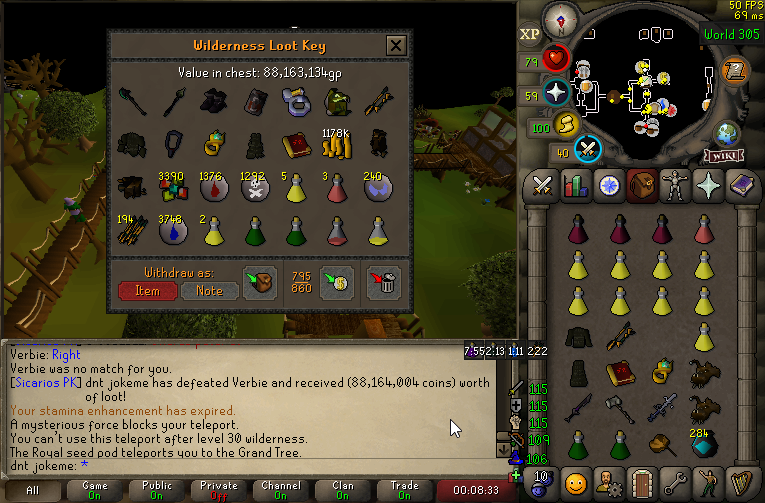Viewport: 765px width, 503px height.
Task: Activate the special attack orb
Action: pos(590,148)
